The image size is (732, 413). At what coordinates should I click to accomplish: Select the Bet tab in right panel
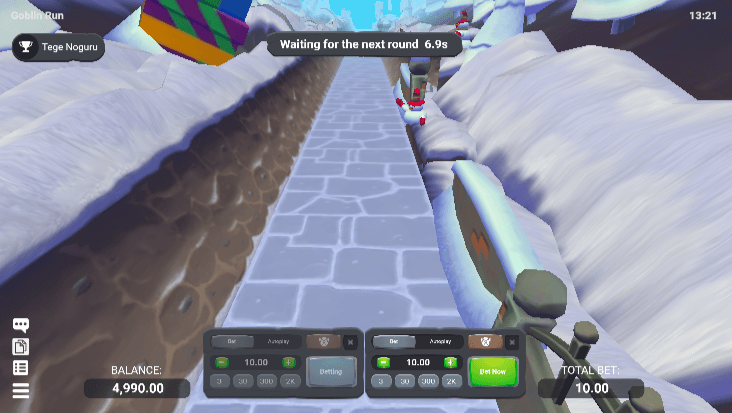coord(393,342)
